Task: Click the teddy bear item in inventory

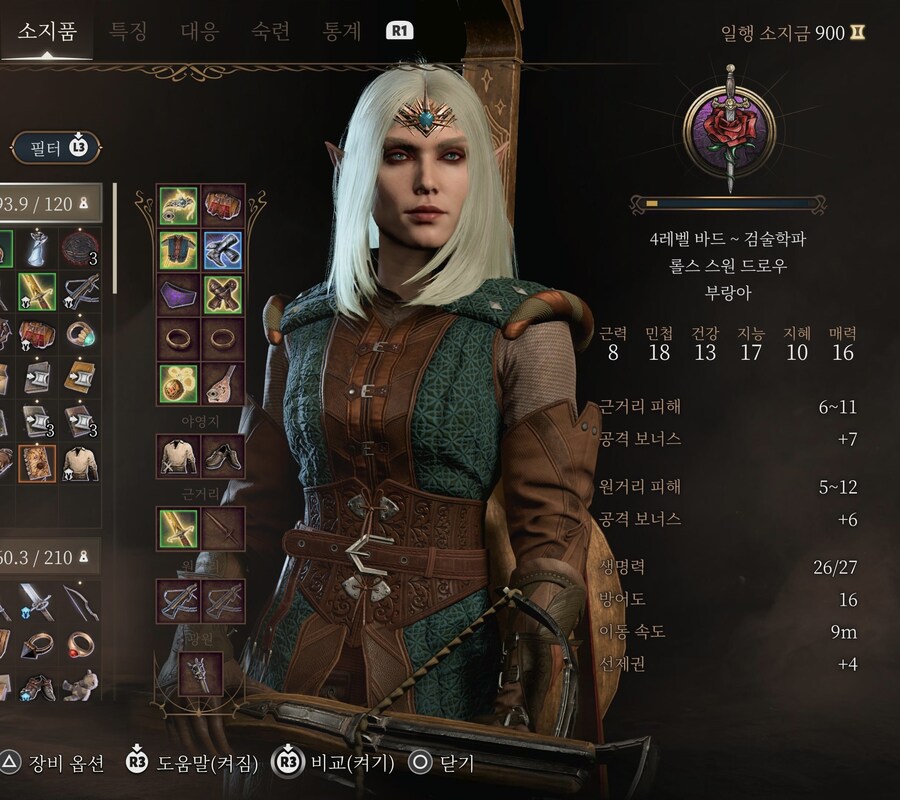Action: click(81, 688)
